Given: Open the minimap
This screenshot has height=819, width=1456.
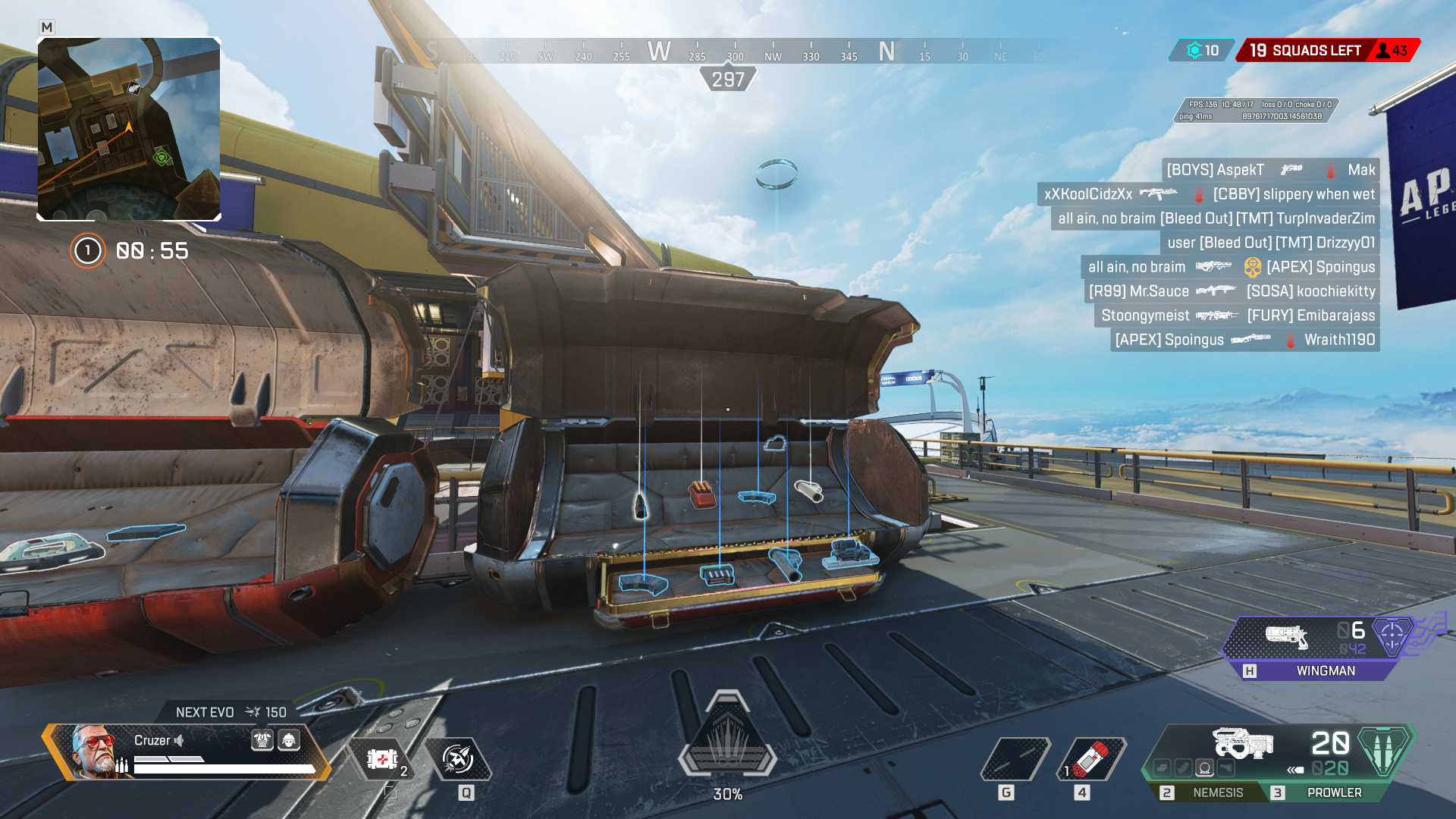Looking at the screenshot, I should click(129, 129).
